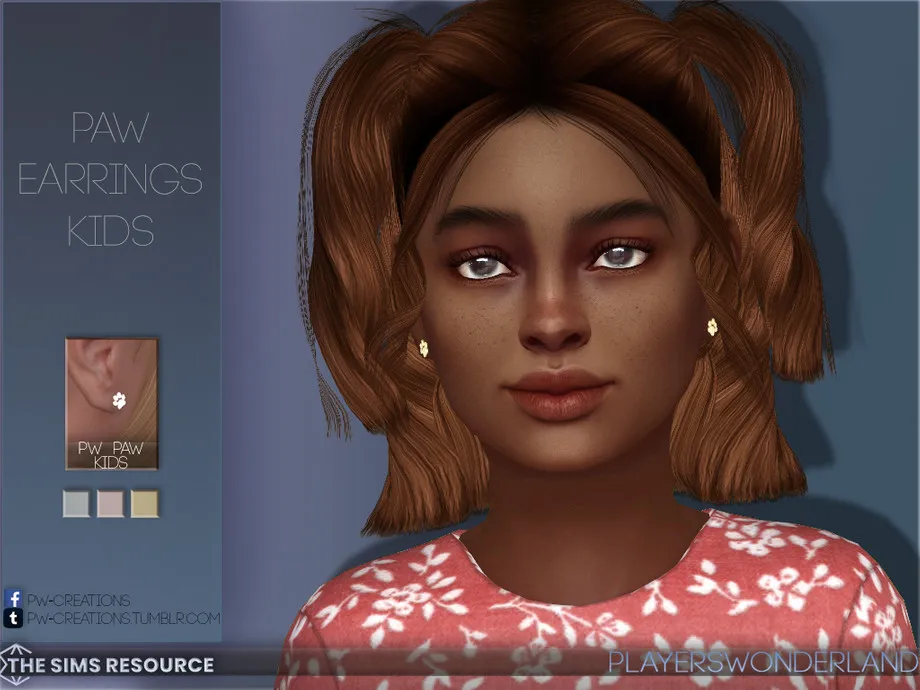Open the Facebook icon for PW-Creations
920x690 pixels.
[13, 600]
